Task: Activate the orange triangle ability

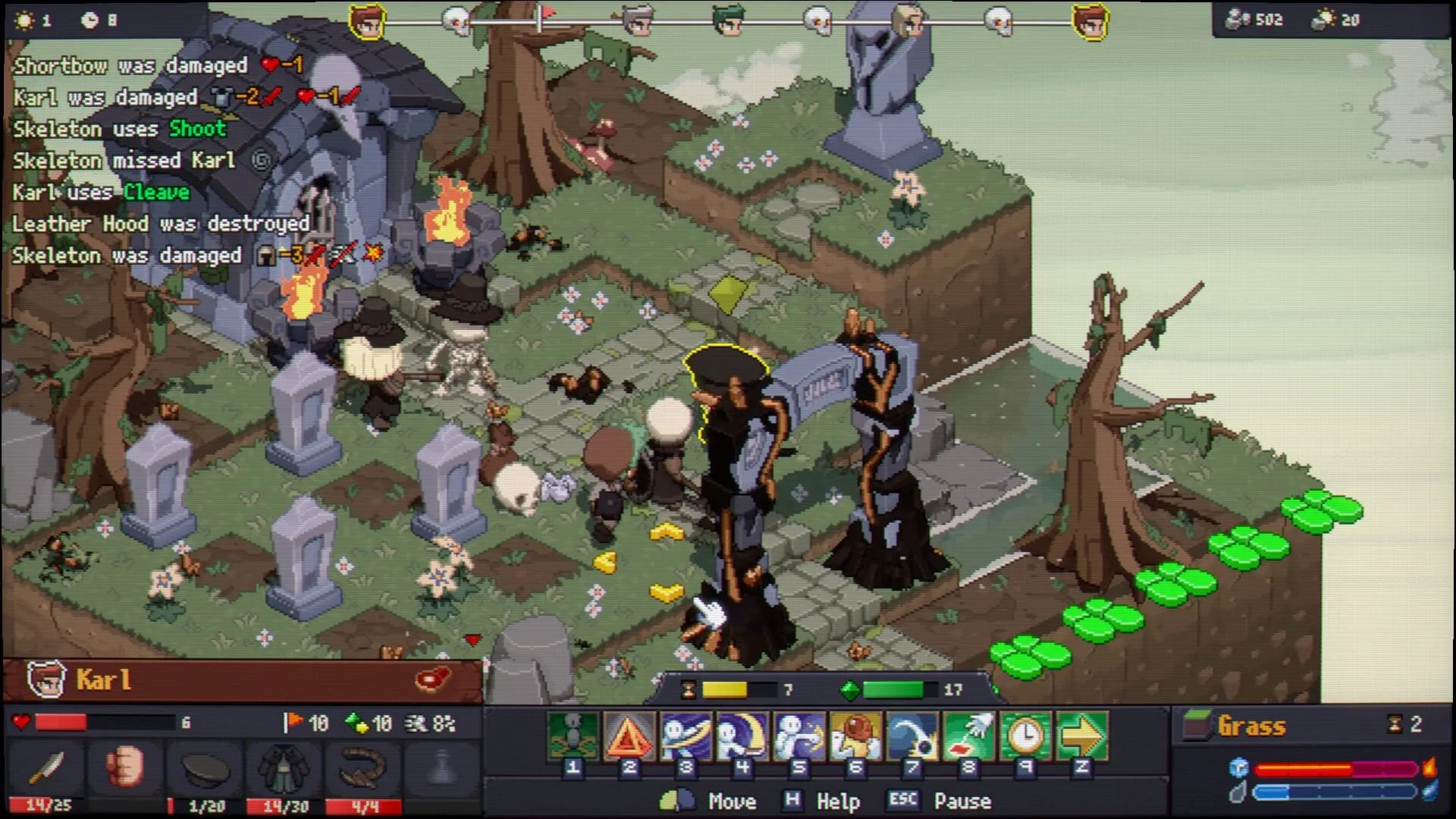Action: (629, 736)
